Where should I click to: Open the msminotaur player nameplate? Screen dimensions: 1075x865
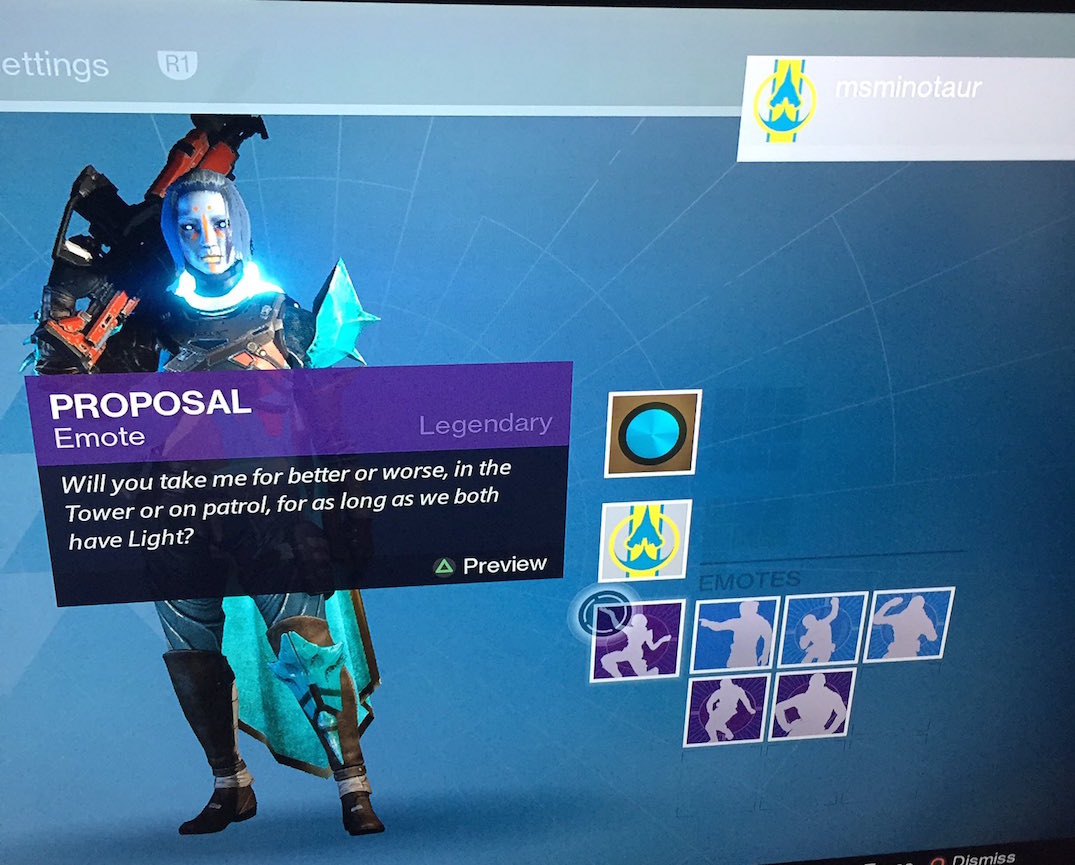[905, 108]
